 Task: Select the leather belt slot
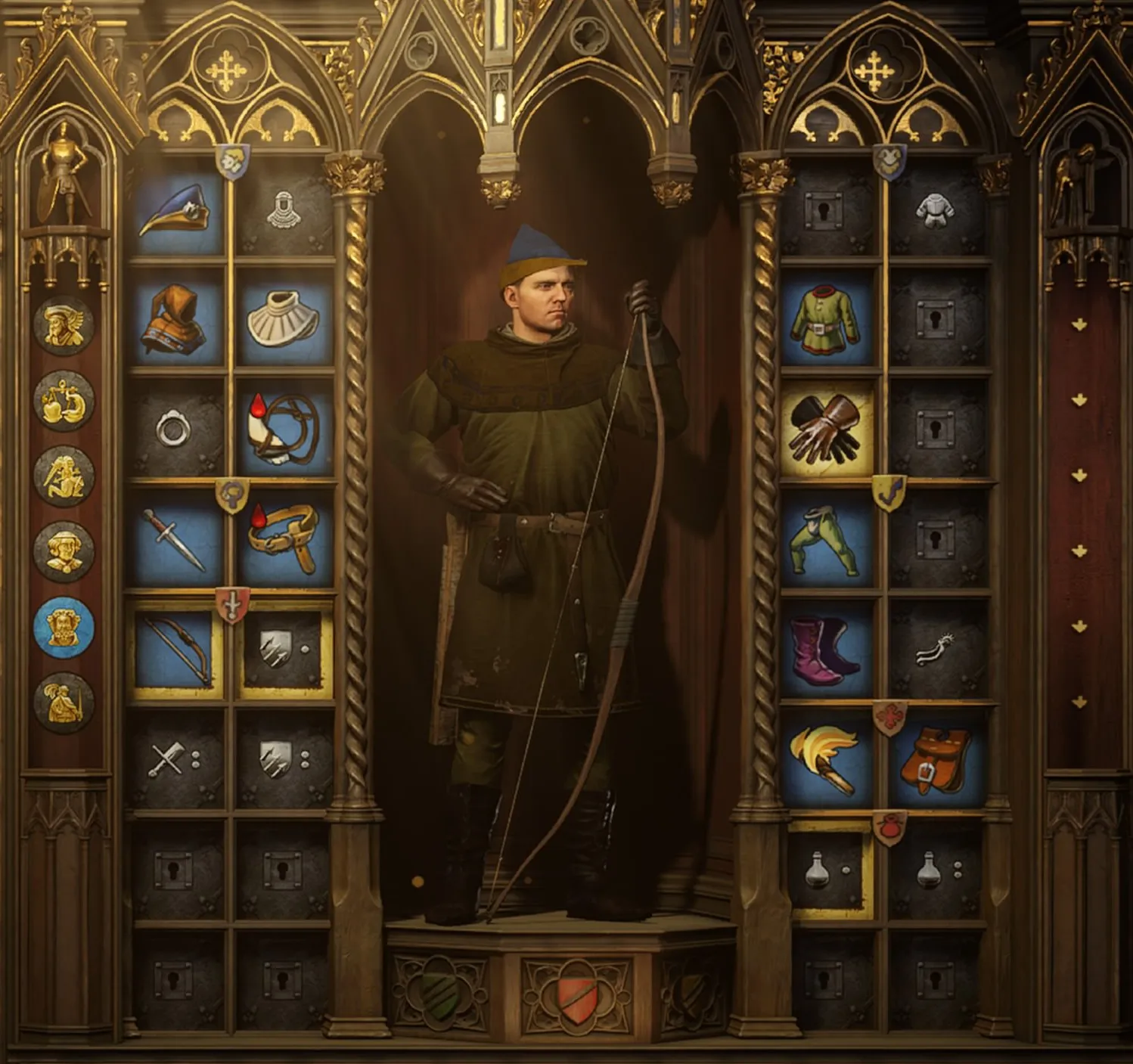tap(284, 538)
